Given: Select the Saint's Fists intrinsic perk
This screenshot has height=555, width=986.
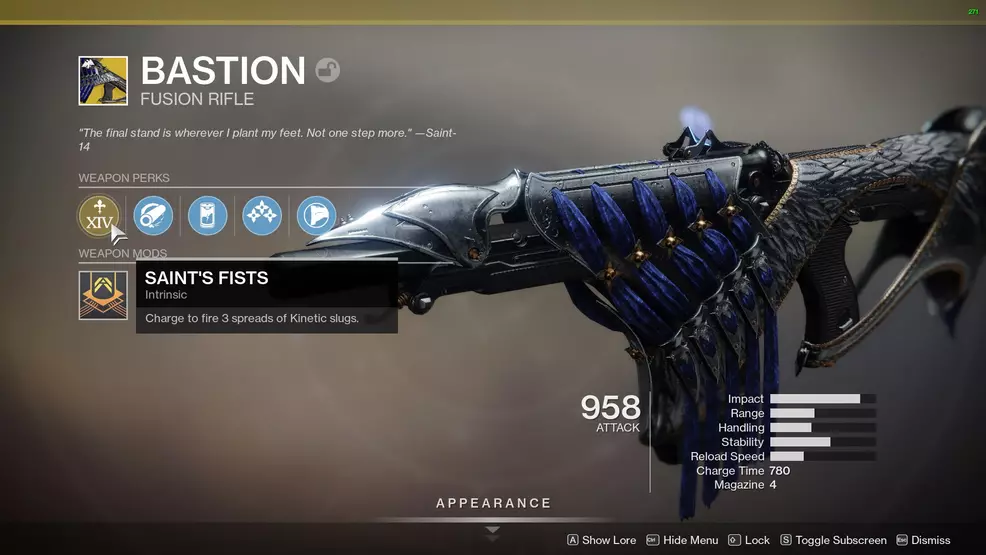Looking at the screenshot, I should tap(99, 215).
